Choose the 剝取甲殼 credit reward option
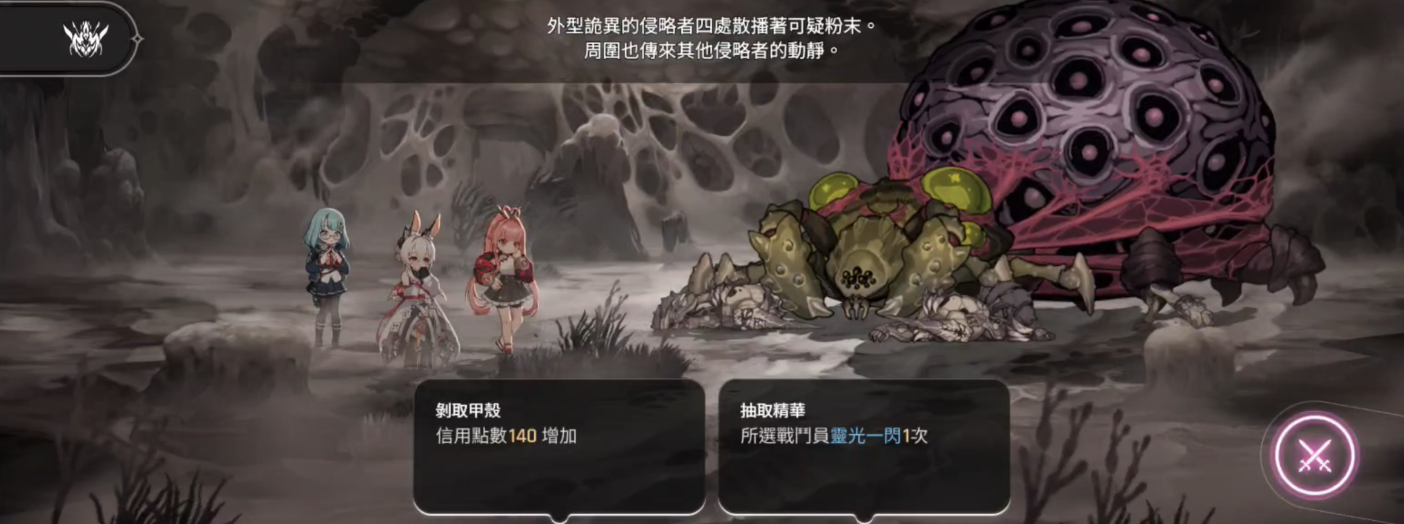 pos(559,446)
